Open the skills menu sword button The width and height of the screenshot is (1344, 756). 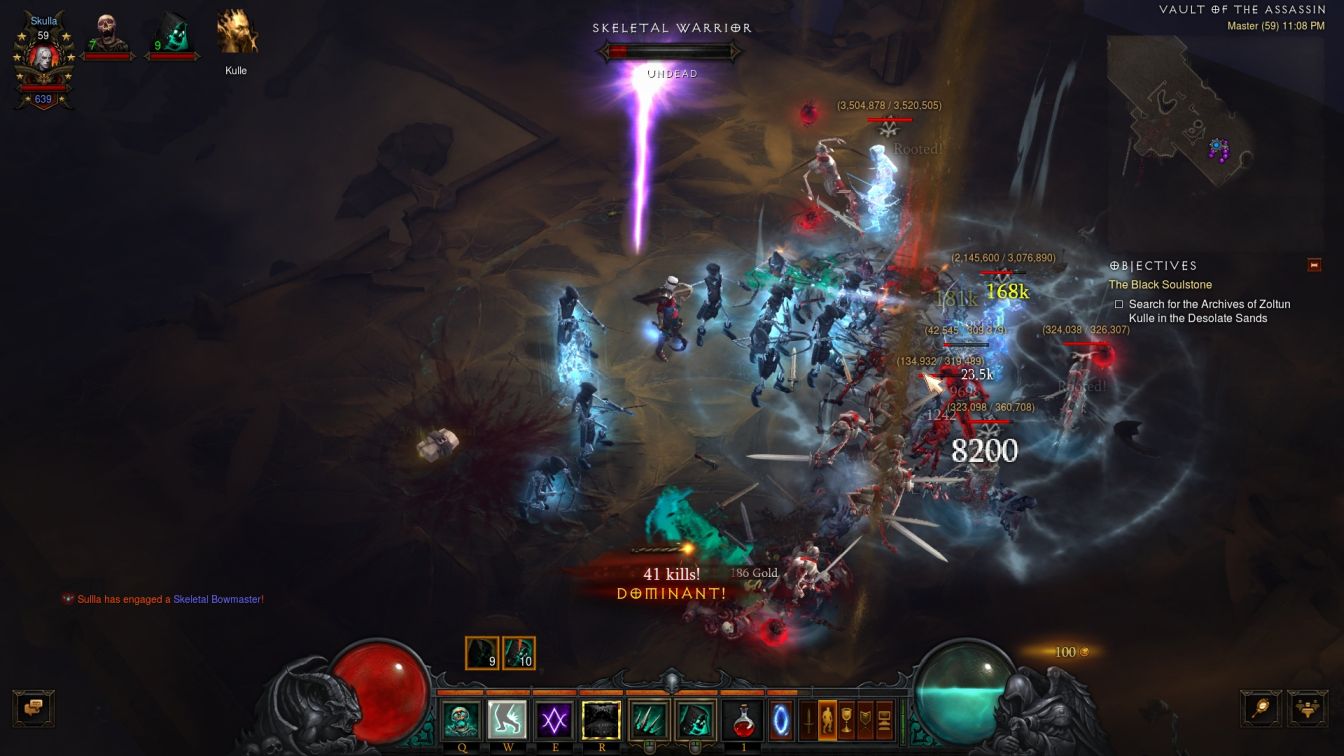point(808,720)
